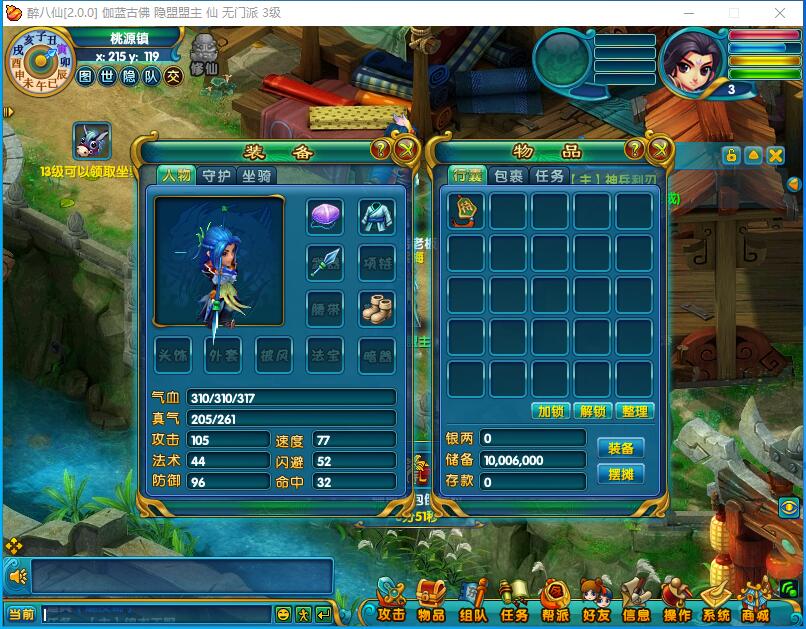This screenshot has height=629, width=806.
Task: Click the 解锁 unlock button
Action: [x=593, y=411]
